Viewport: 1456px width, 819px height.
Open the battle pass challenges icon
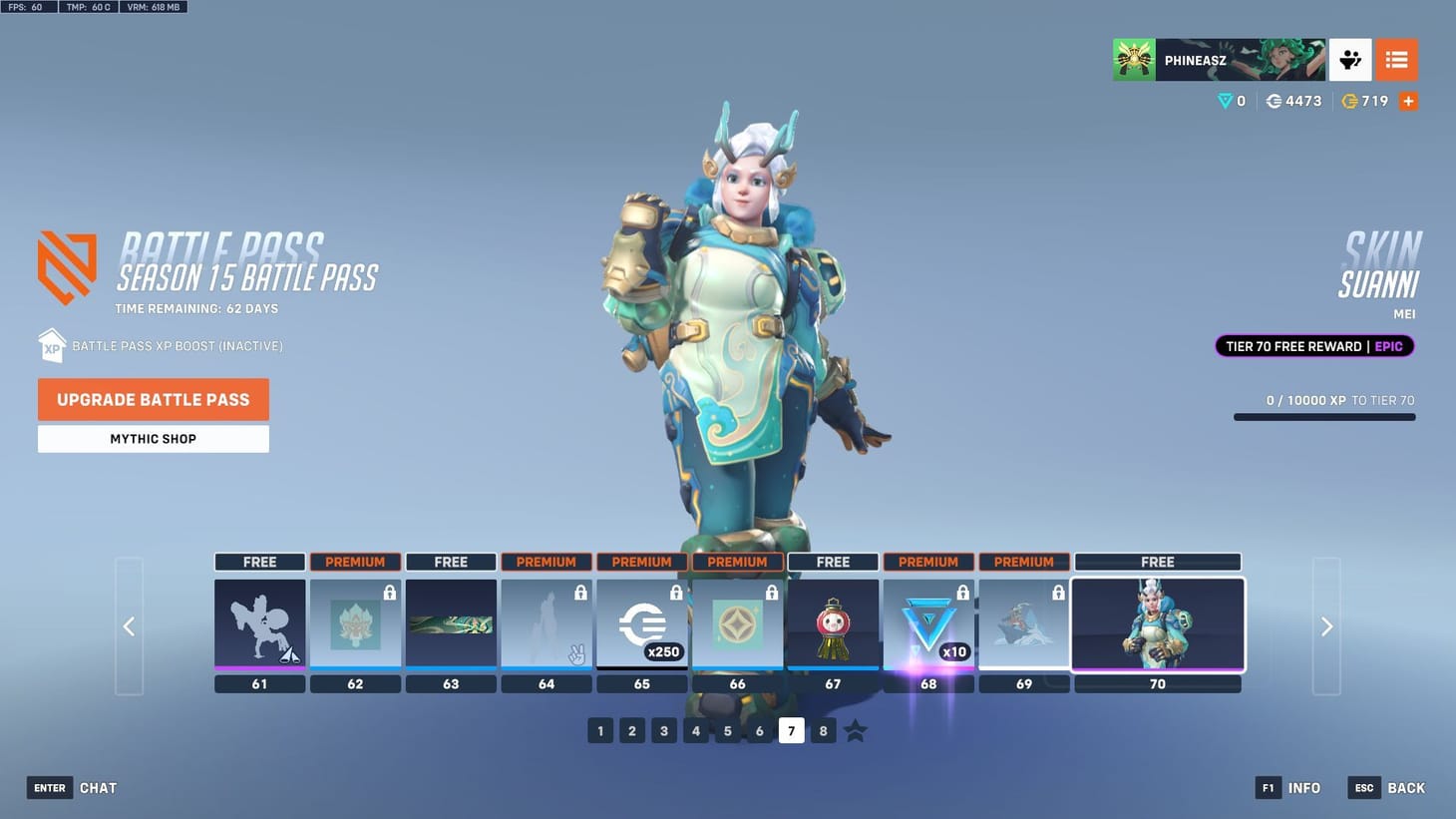(x=1350, y=59)
